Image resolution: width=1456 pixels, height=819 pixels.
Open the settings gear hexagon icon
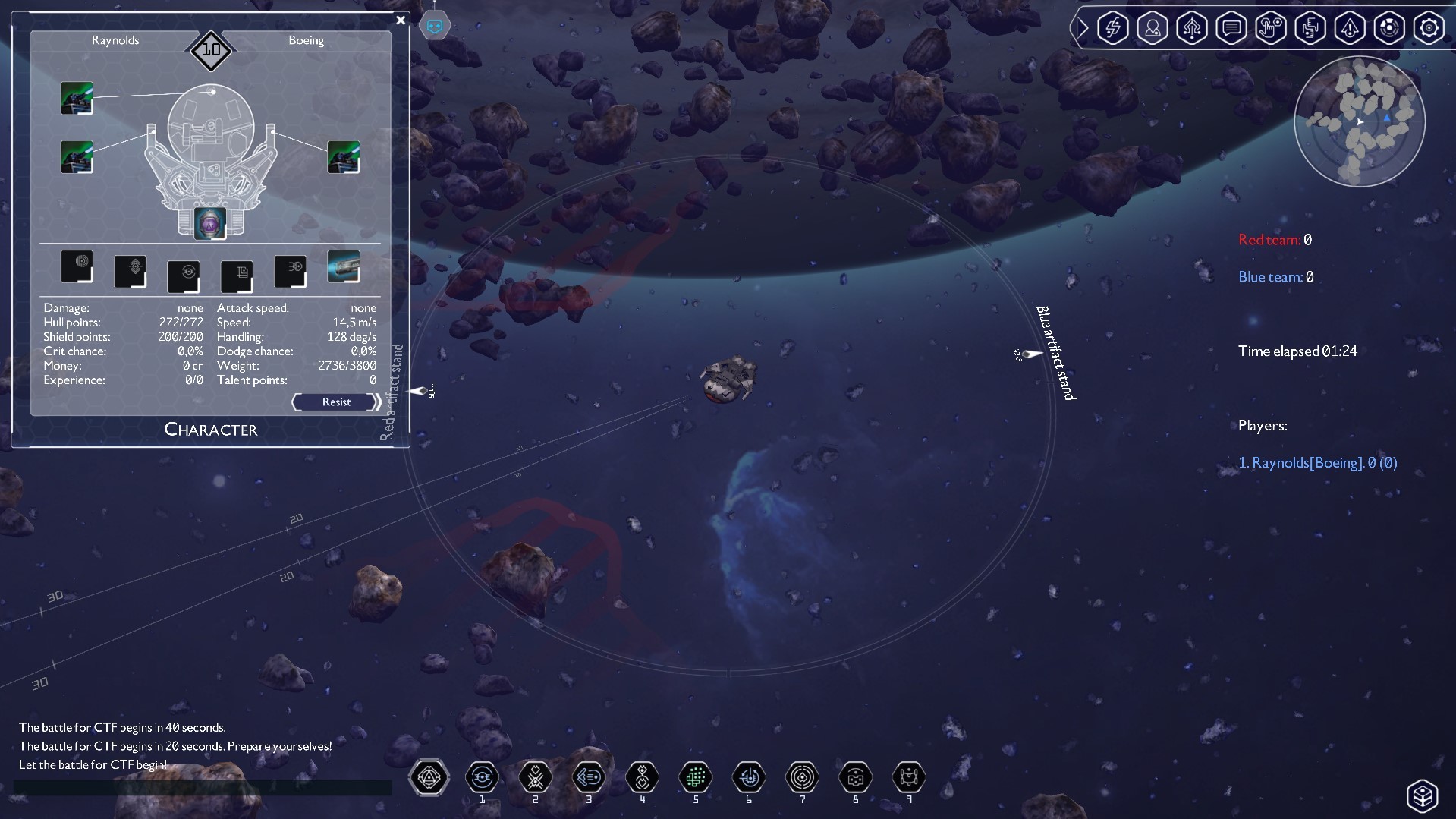pyautogui.click(x=1429, y=28)
